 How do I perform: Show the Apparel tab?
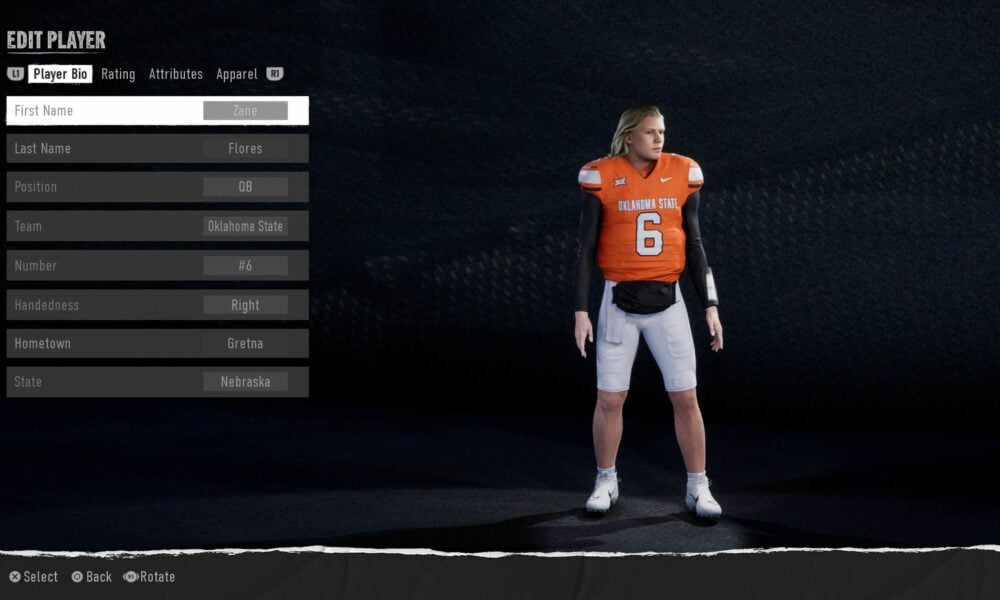(237, 74)
